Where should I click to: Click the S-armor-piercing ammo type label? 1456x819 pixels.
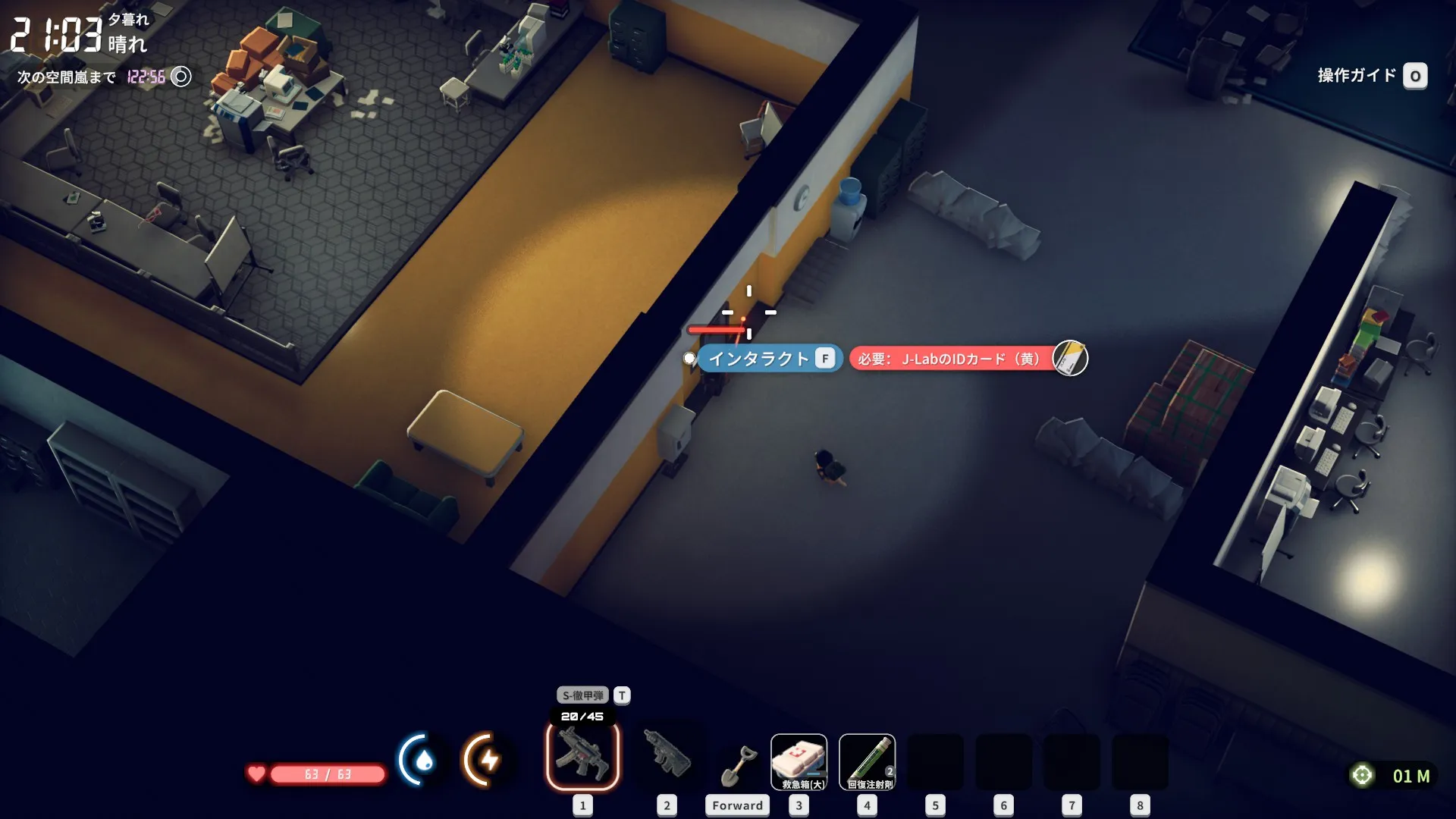[582, 695]
